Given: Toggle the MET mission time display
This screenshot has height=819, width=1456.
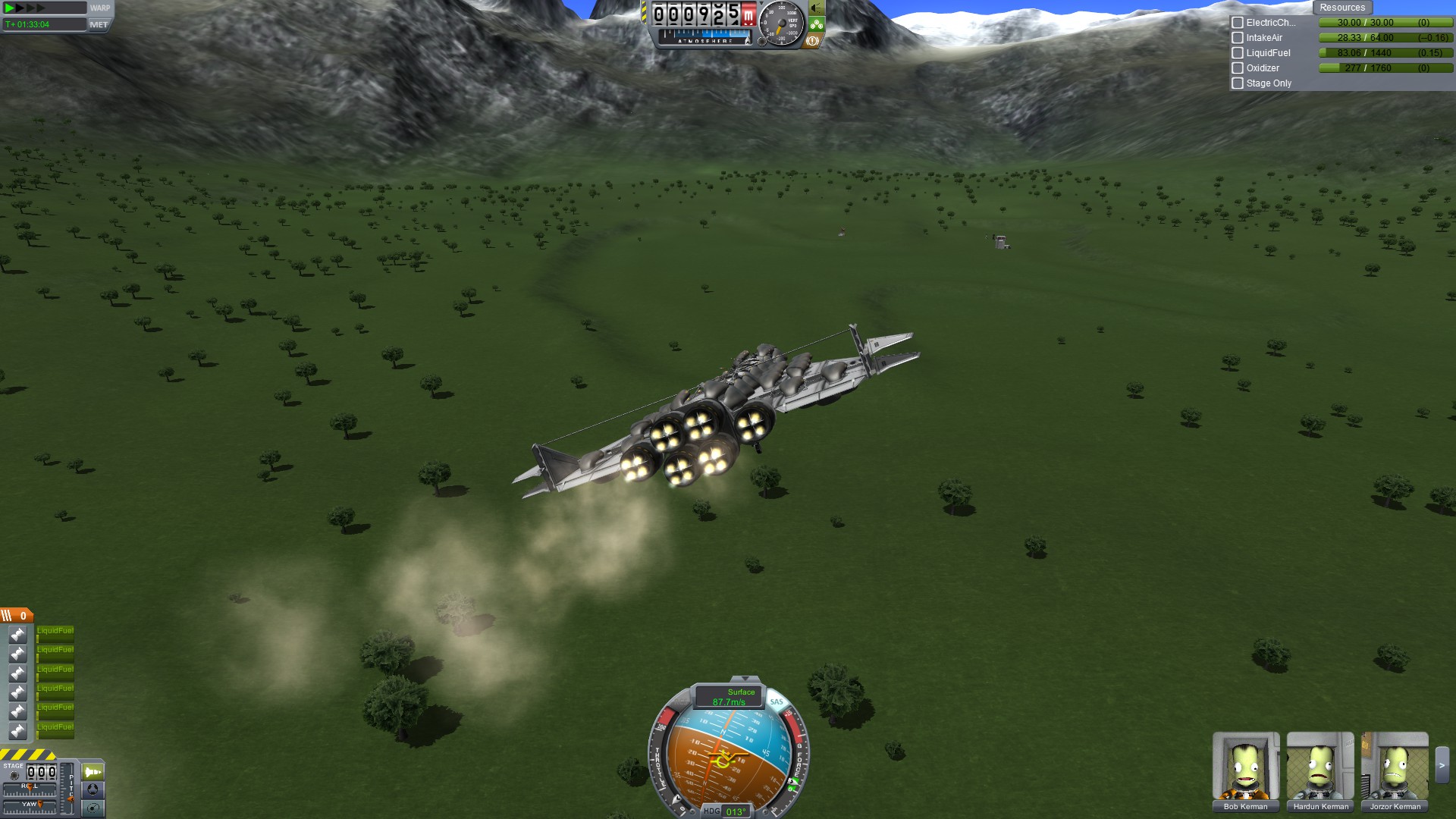Looking at the screenshot, I should point(99,24).
